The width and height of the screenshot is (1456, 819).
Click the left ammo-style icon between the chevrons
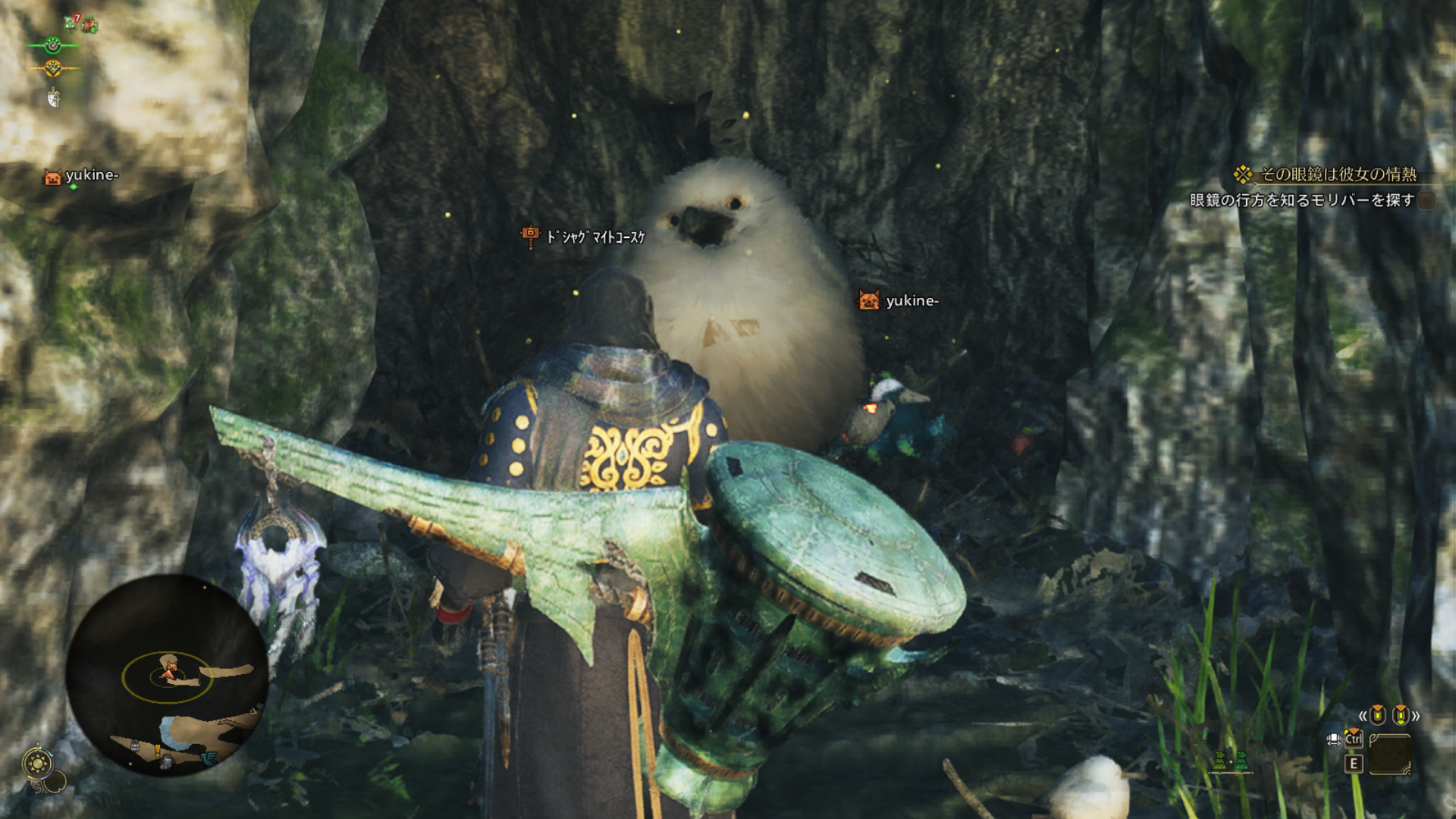tap(1378, 715)
